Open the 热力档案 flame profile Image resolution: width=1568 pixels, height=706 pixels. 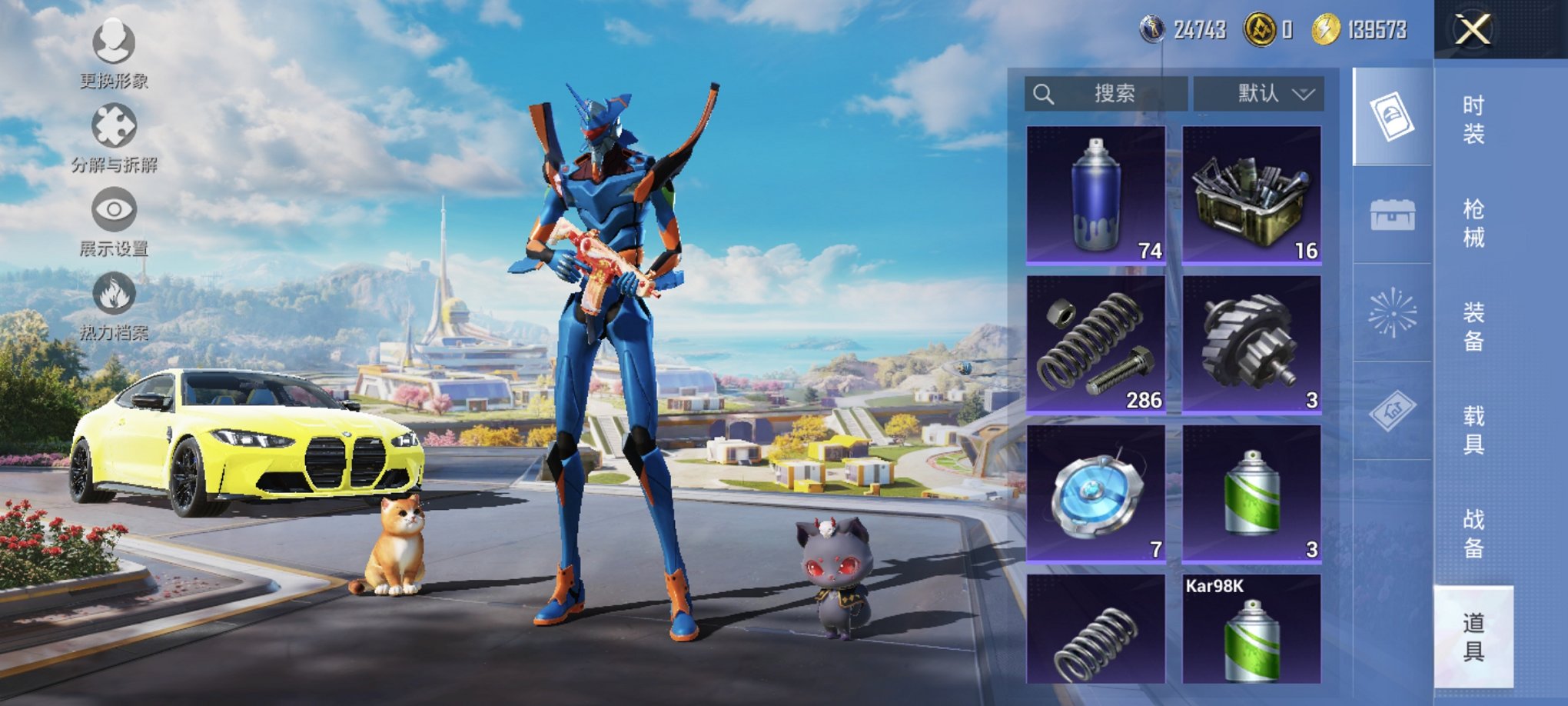pos(114,305)
